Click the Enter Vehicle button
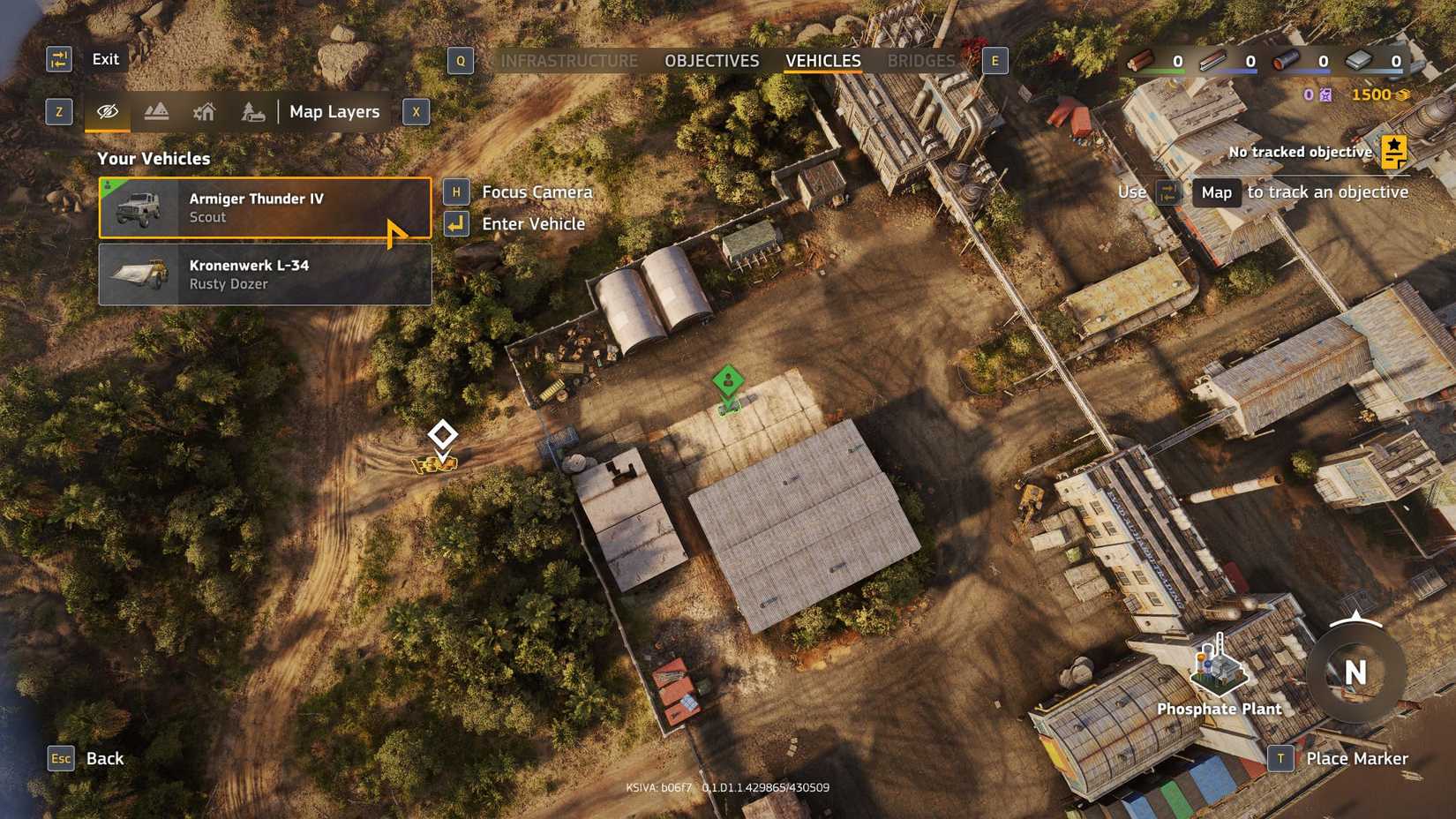 (x=531, y=224)
